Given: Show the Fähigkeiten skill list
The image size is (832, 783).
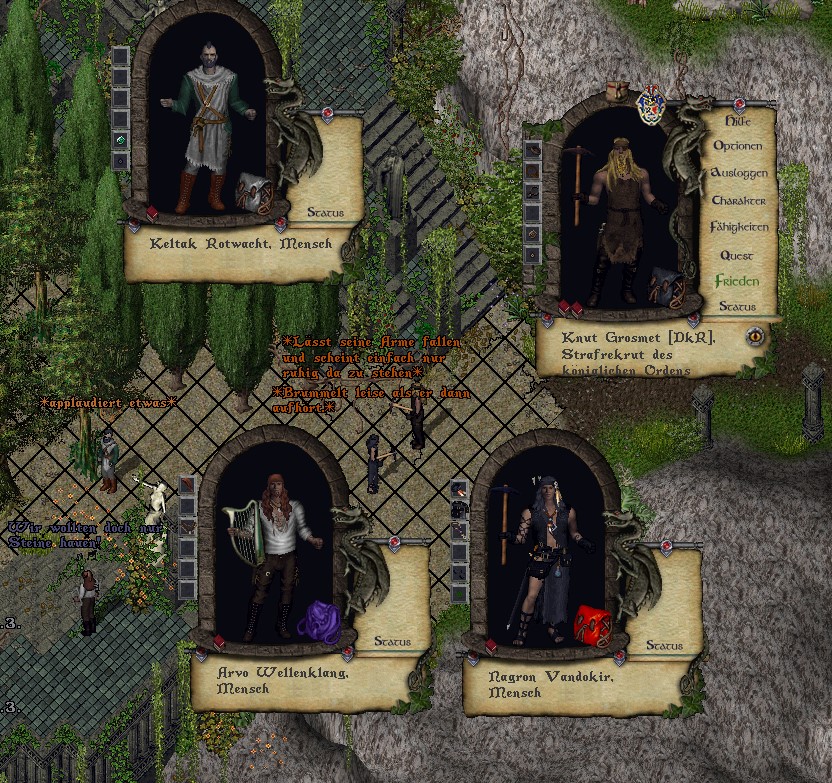Looking at the screenshot, I should 739,228.
